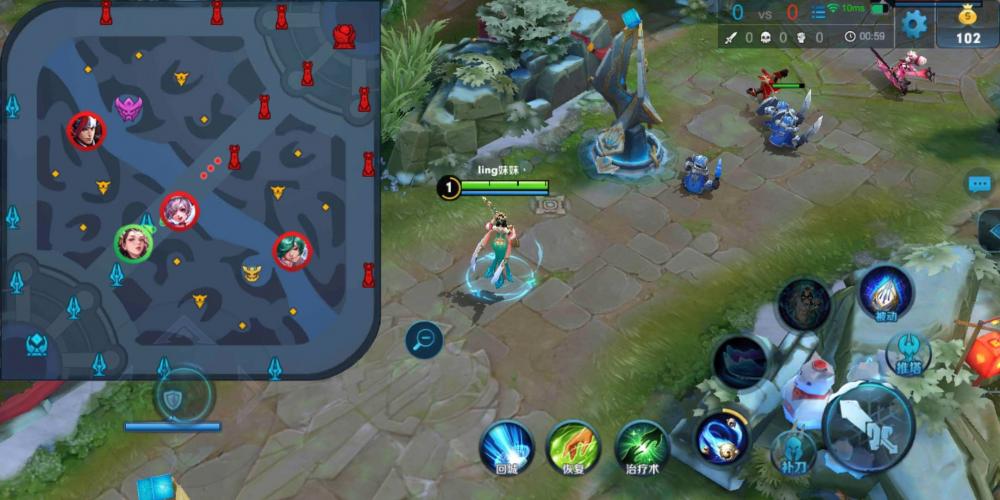Image resolution: width=1000 pixels, height=500 pixels.
Task: Open the gold coin shop showing 102
Action: click(x=967, y=25)
